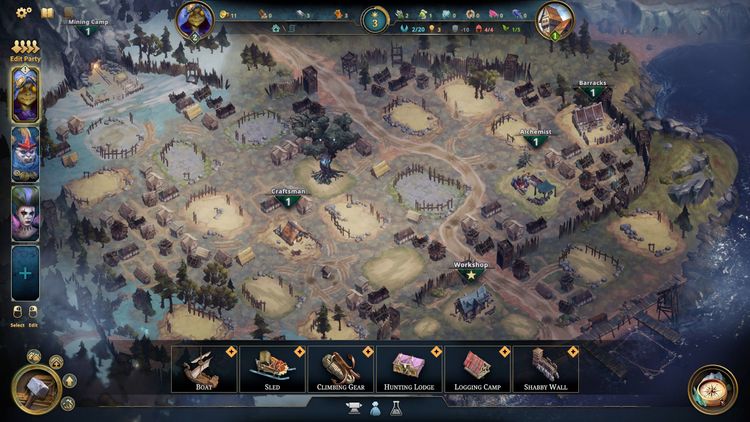Select the Logging Camp build card
The height and width of the screenshot is (422, 750).
tap(476, 369)
